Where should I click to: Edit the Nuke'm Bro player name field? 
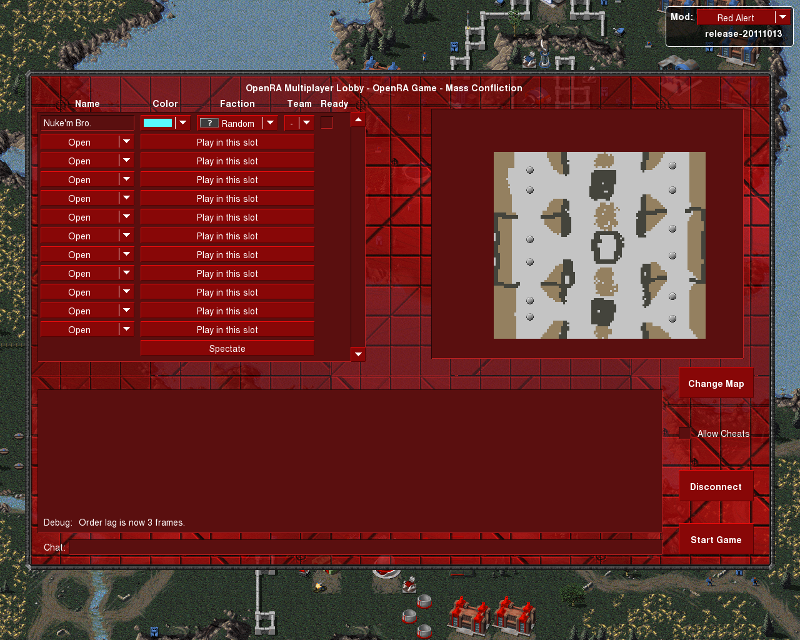coord(86,123)
